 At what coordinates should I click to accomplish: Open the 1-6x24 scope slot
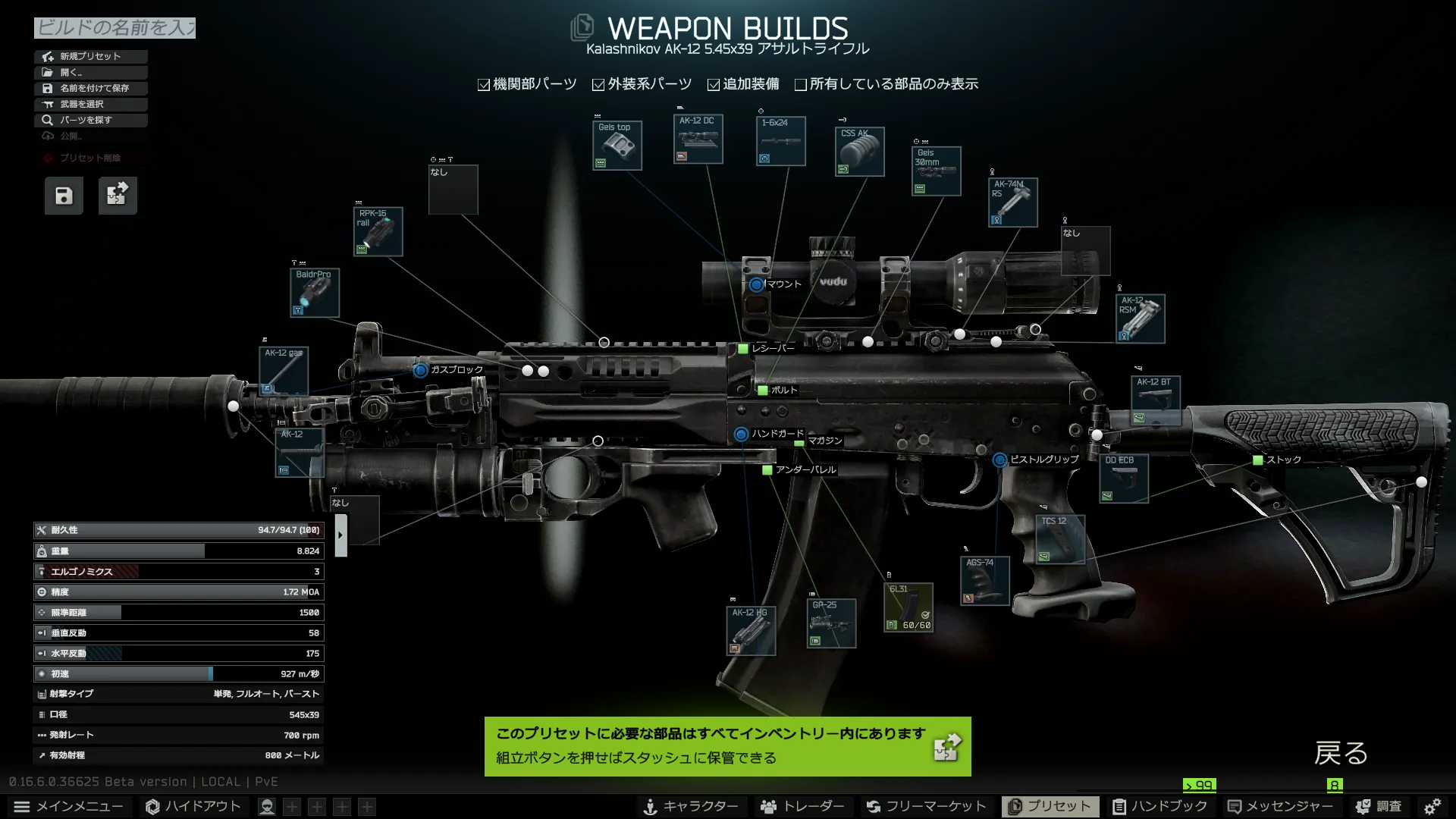tap(780, 141)
